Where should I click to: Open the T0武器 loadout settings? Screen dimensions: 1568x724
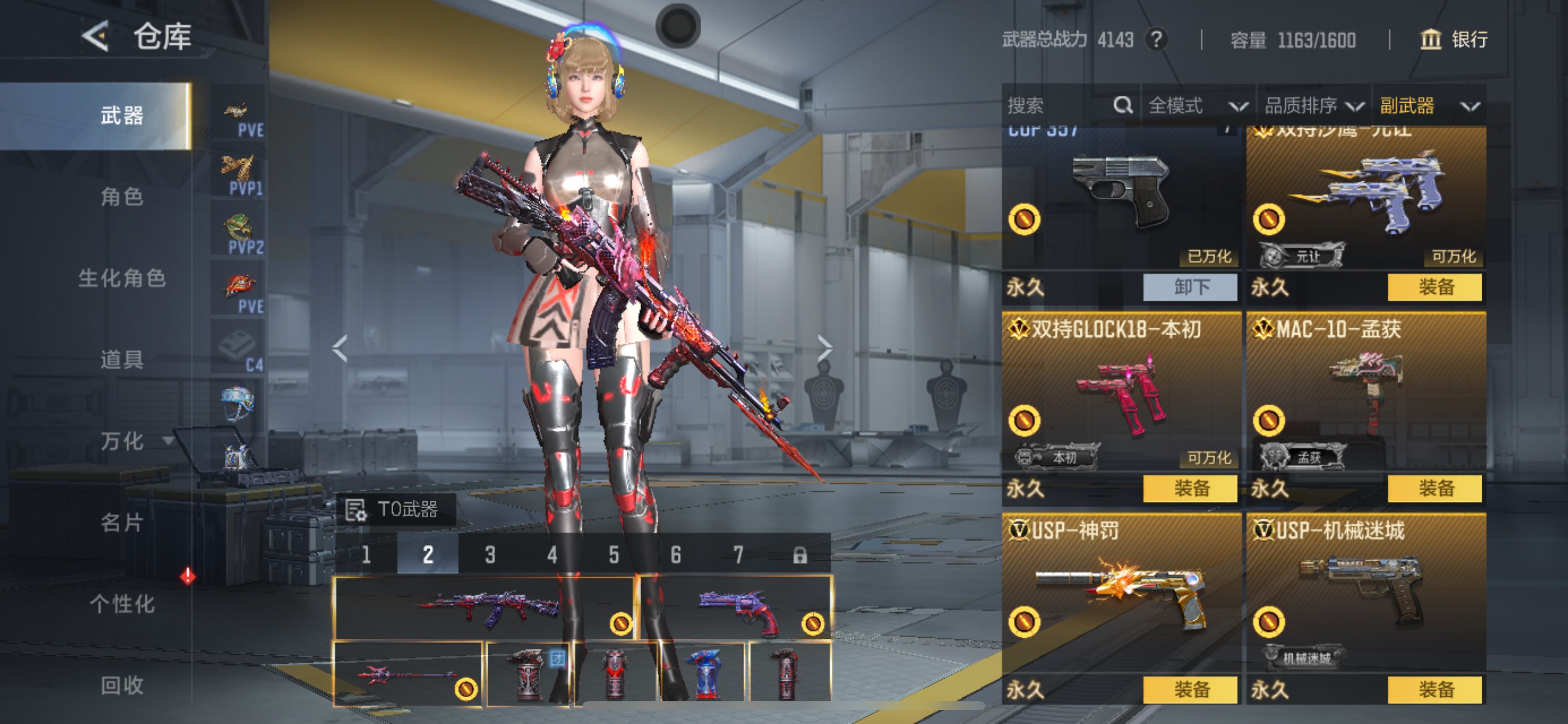click(395, 509)
